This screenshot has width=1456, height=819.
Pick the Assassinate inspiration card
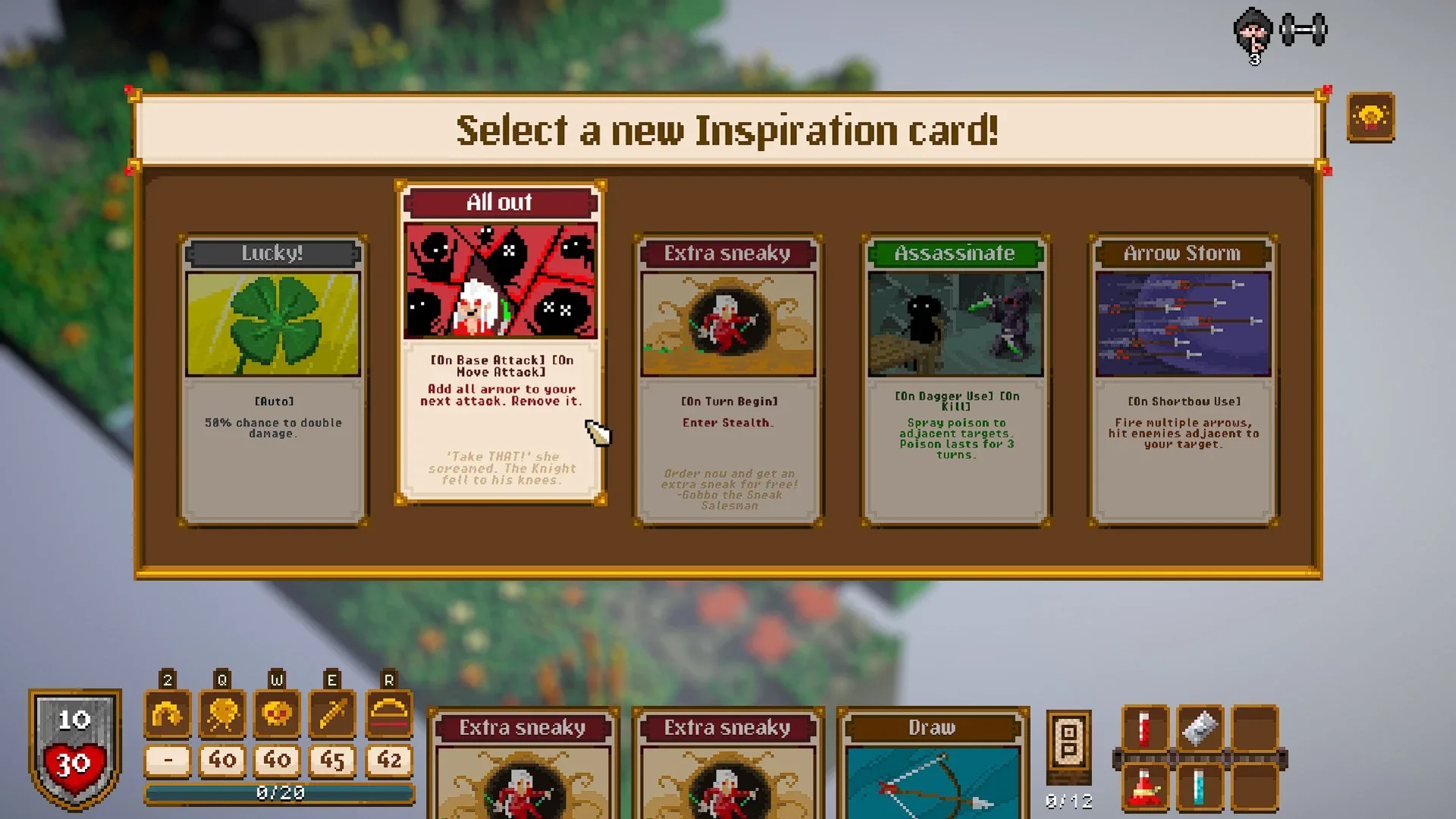click(x=954, y=379)
